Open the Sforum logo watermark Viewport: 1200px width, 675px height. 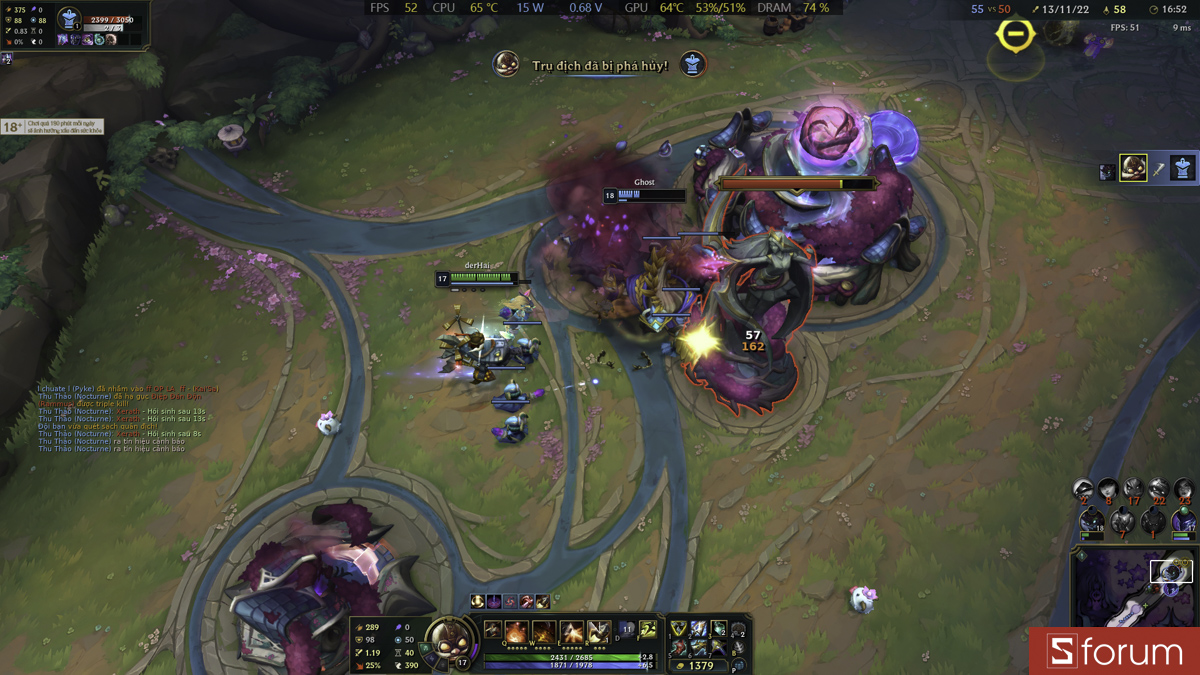point(1115,652)
